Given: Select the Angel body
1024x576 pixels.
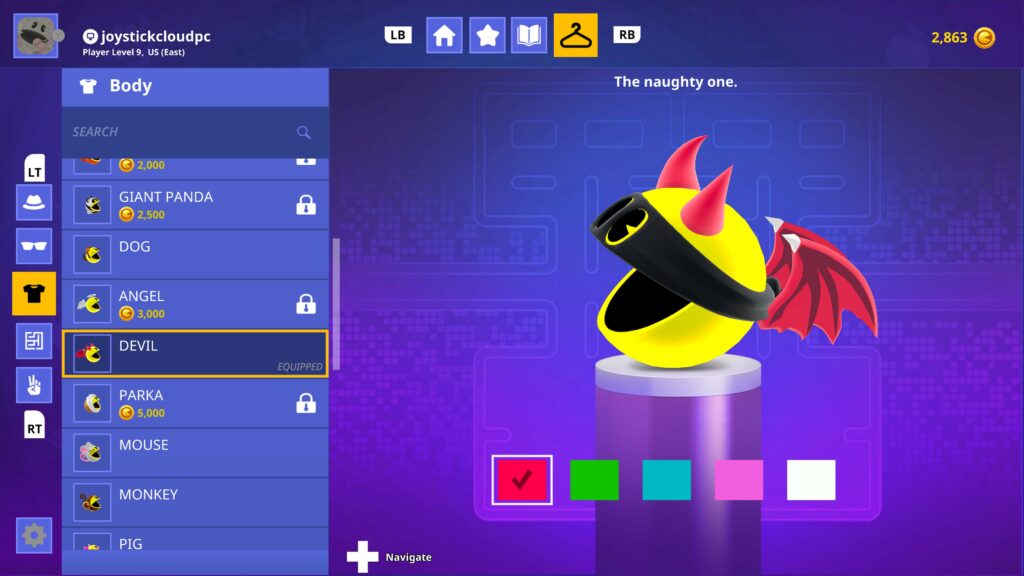Looking at the screenshot, I should [196, 304].
